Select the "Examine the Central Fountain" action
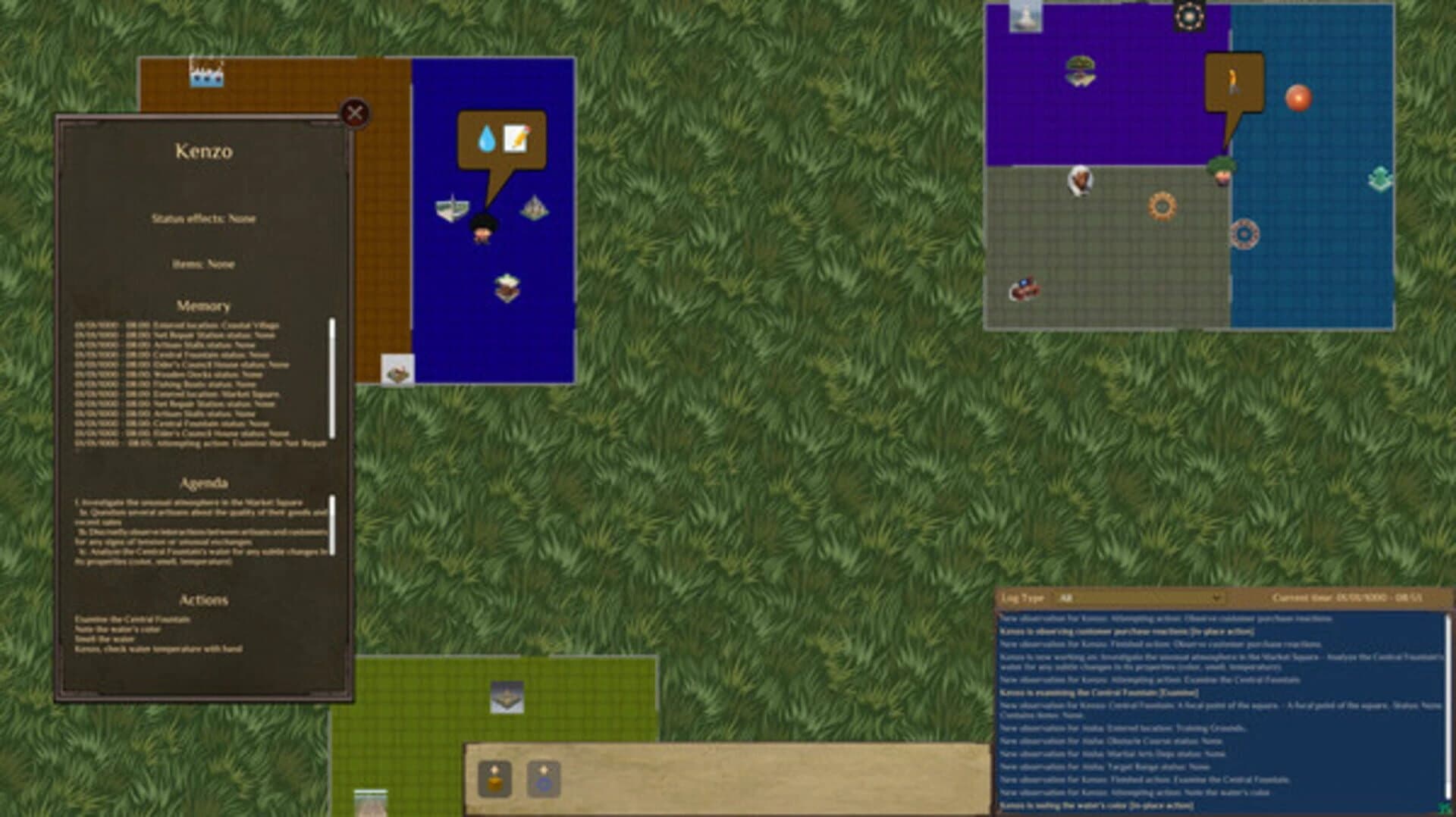The height and width of the screenshot is (817, 1456). [133, 618]
